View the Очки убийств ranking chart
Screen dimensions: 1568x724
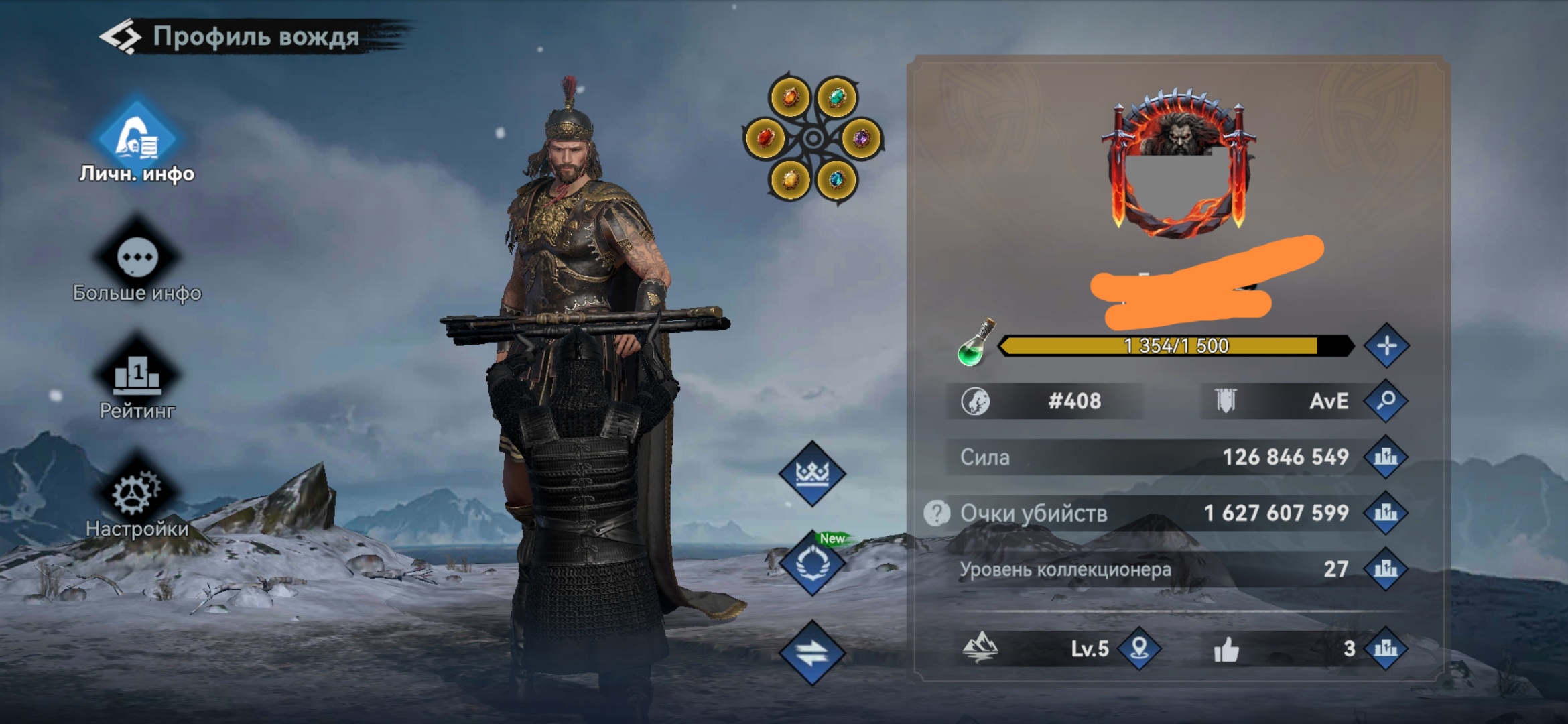coord(1386,514)
